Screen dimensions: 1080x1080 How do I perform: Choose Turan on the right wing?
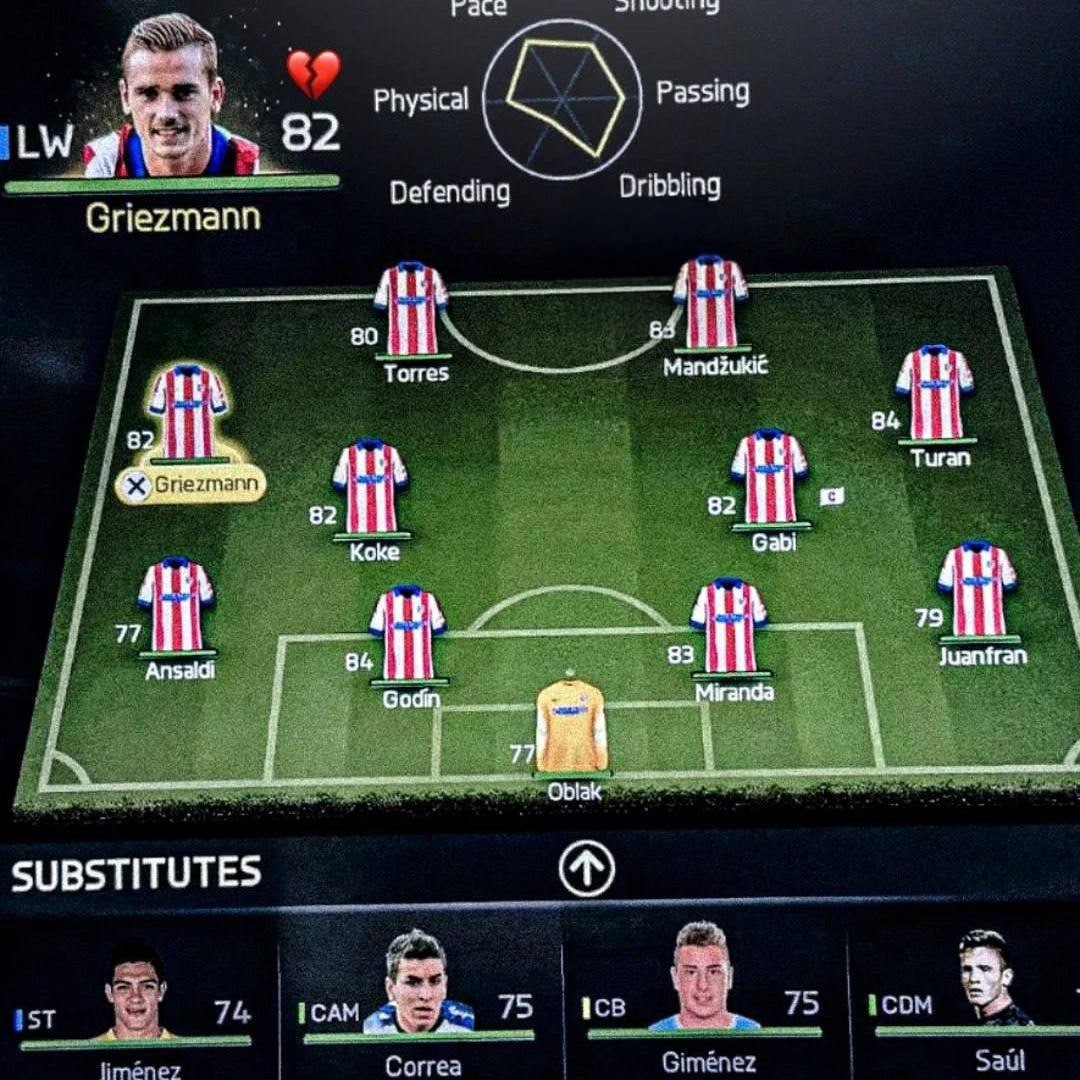click(935, 394)
